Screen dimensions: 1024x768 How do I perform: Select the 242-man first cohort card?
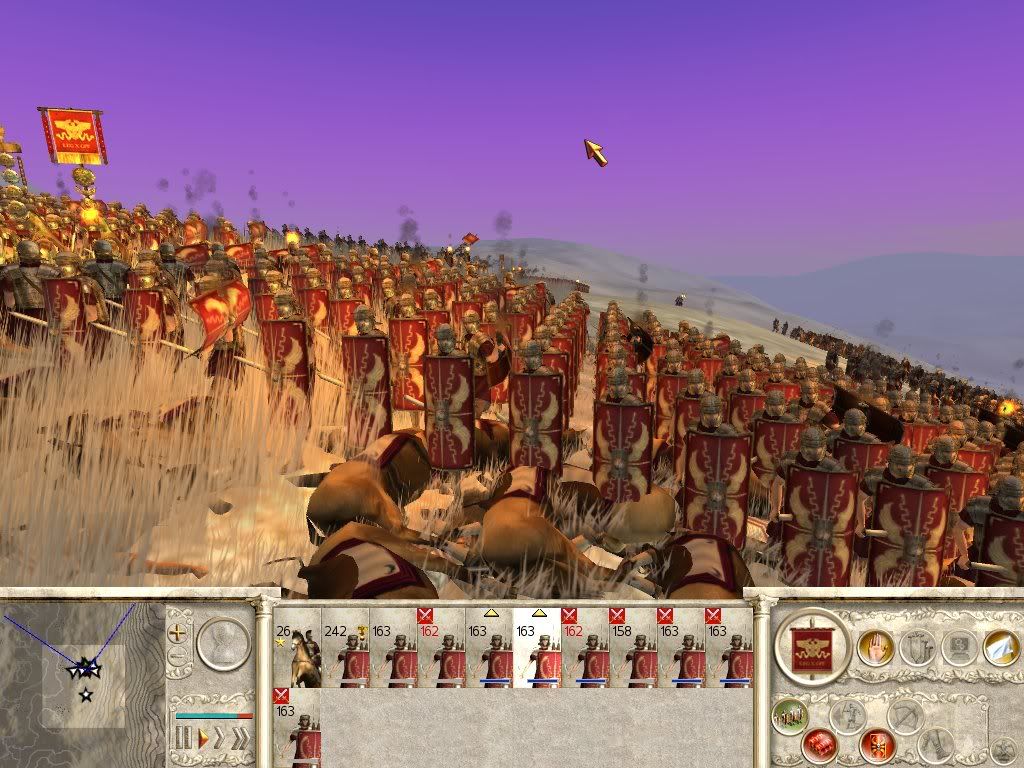point(345,648)
